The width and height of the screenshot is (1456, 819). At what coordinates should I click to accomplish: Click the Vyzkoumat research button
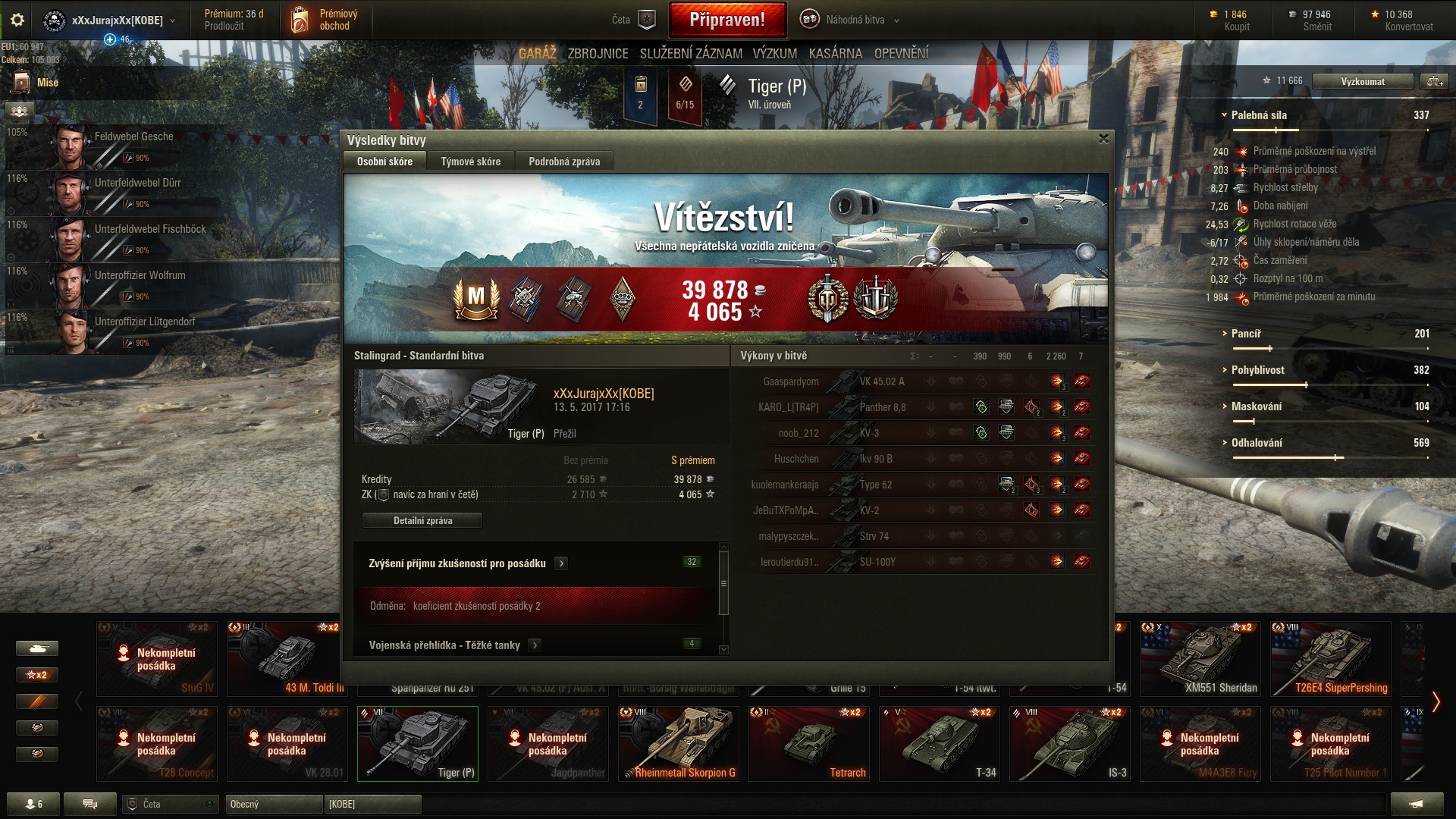click(1362, 81)
